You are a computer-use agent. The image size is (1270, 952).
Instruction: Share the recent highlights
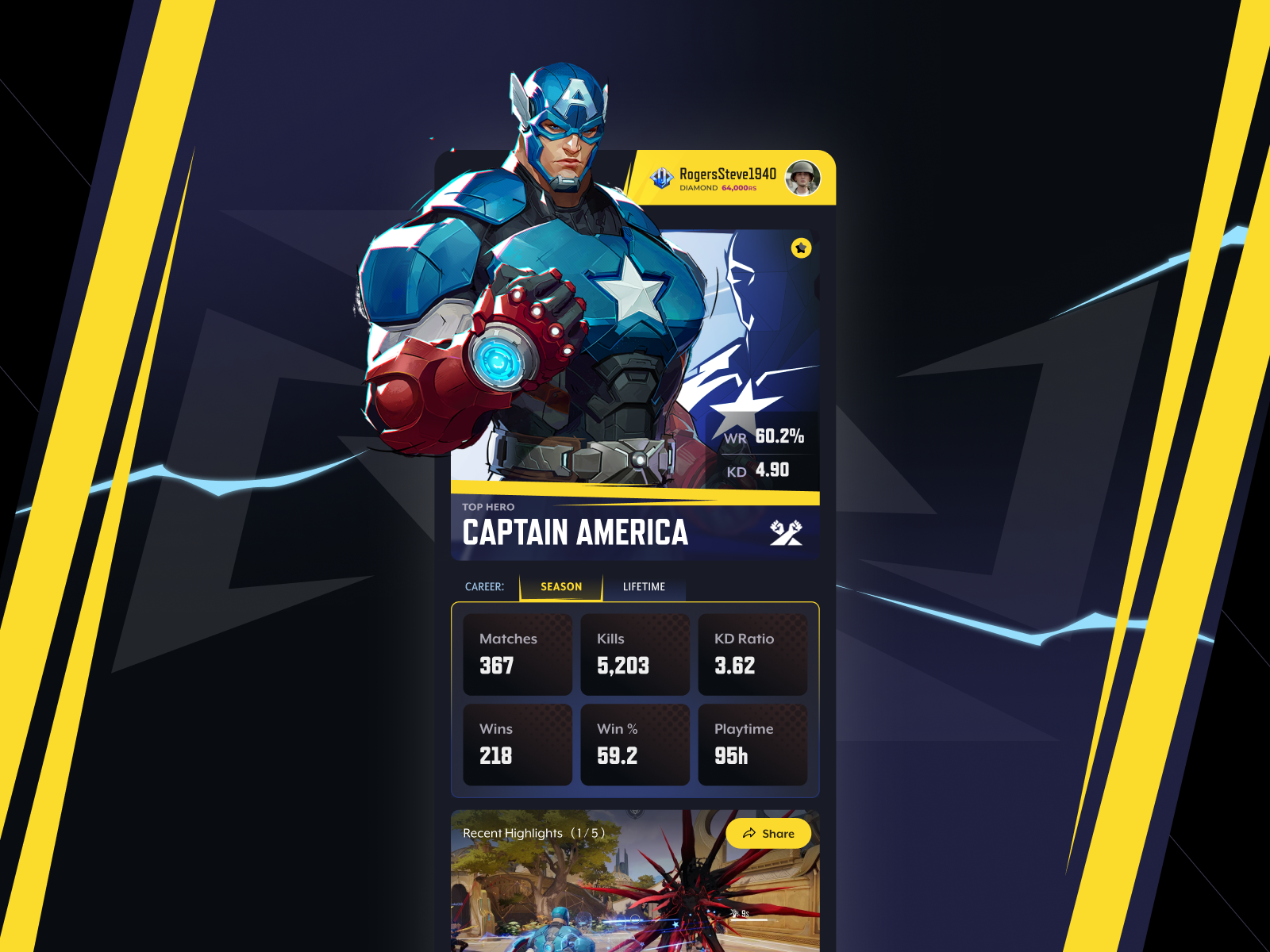[x=768, y=834]
